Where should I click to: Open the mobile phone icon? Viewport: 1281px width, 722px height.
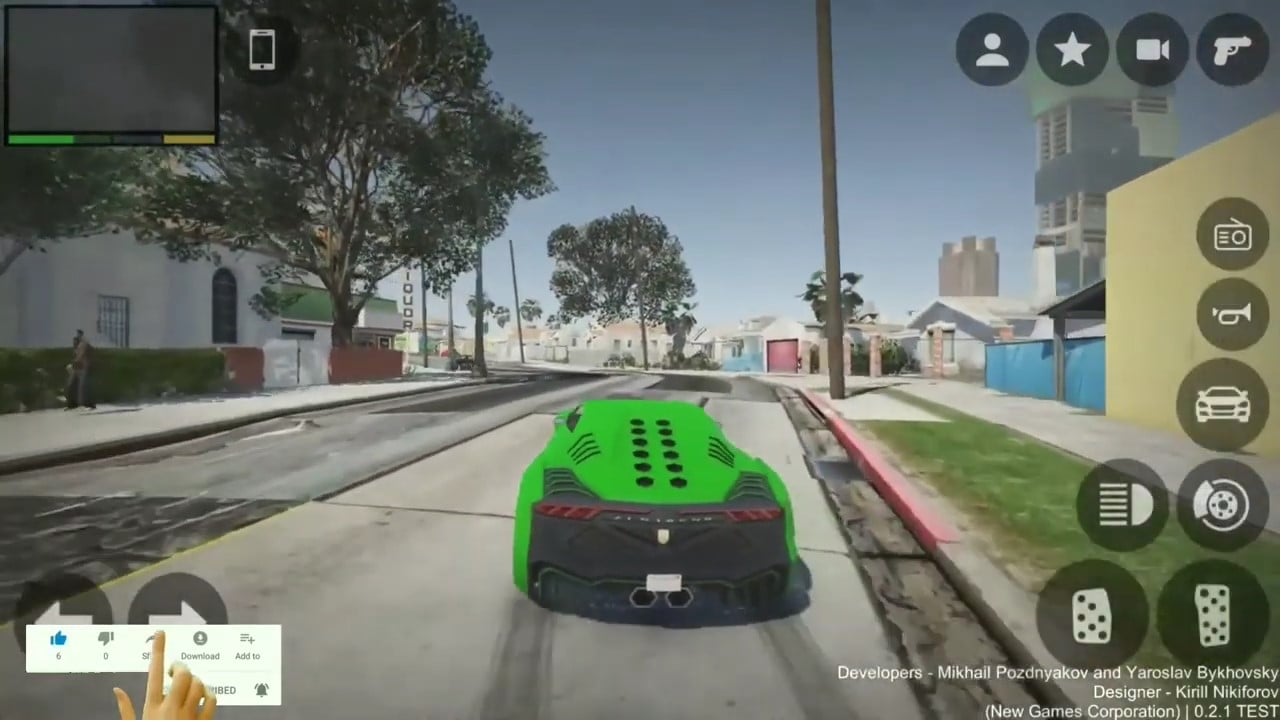point(262,49)
